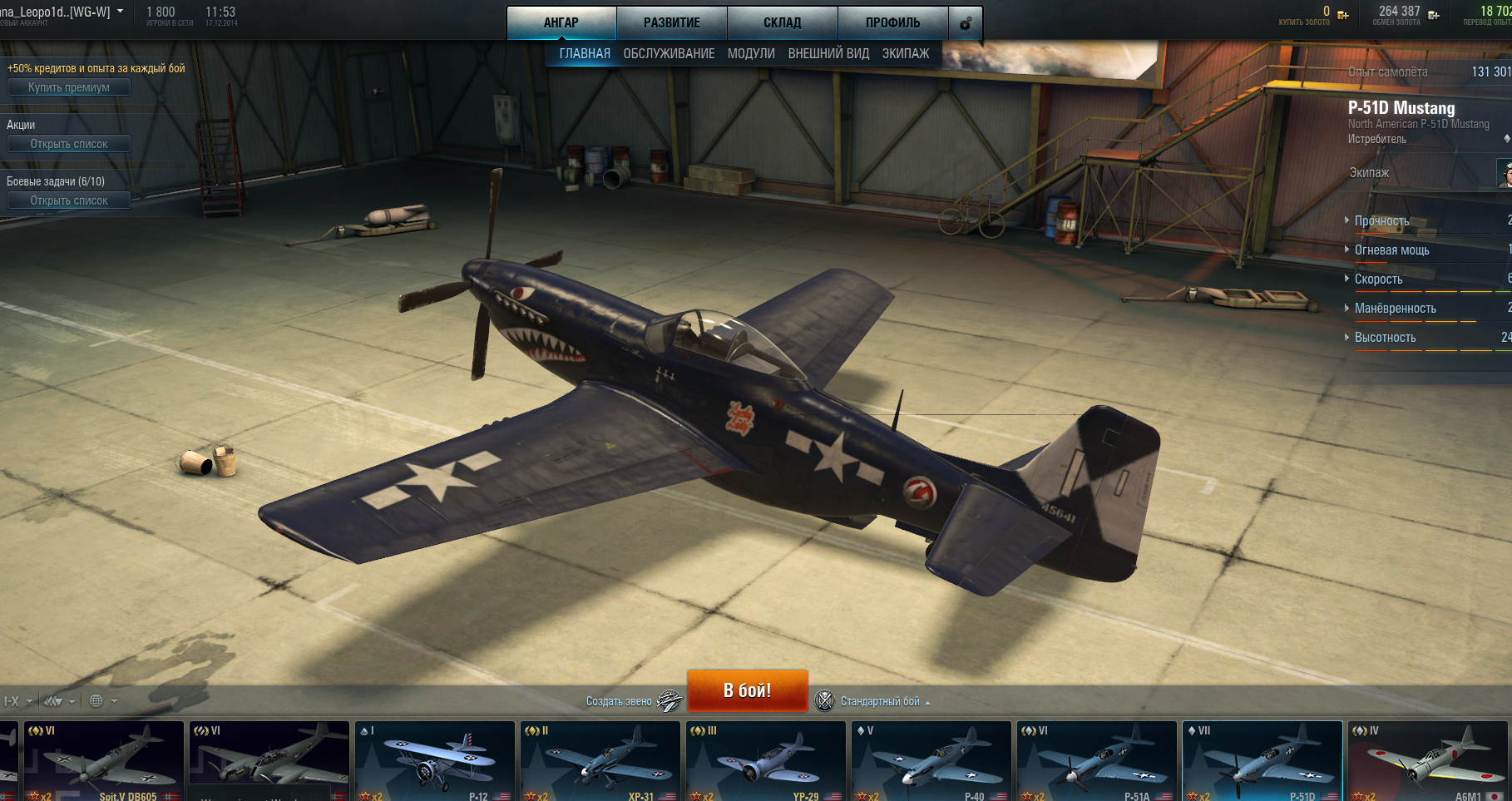Show the ВНЕШНИЙ ВИД section
Viewport: 1512px width, 801px height.
click(828, 53)
